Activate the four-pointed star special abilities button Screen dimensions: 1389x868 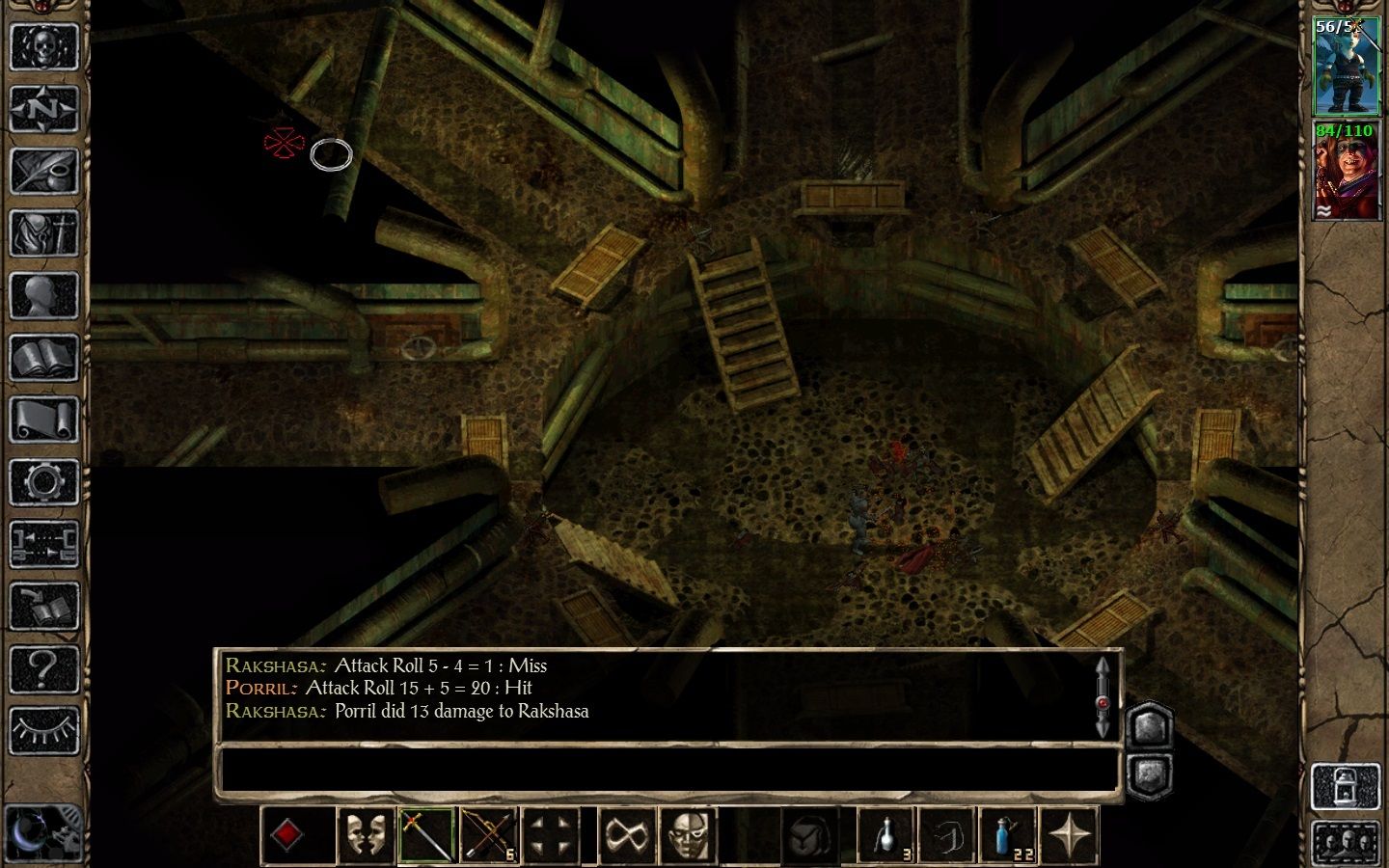click(1069, 835)
